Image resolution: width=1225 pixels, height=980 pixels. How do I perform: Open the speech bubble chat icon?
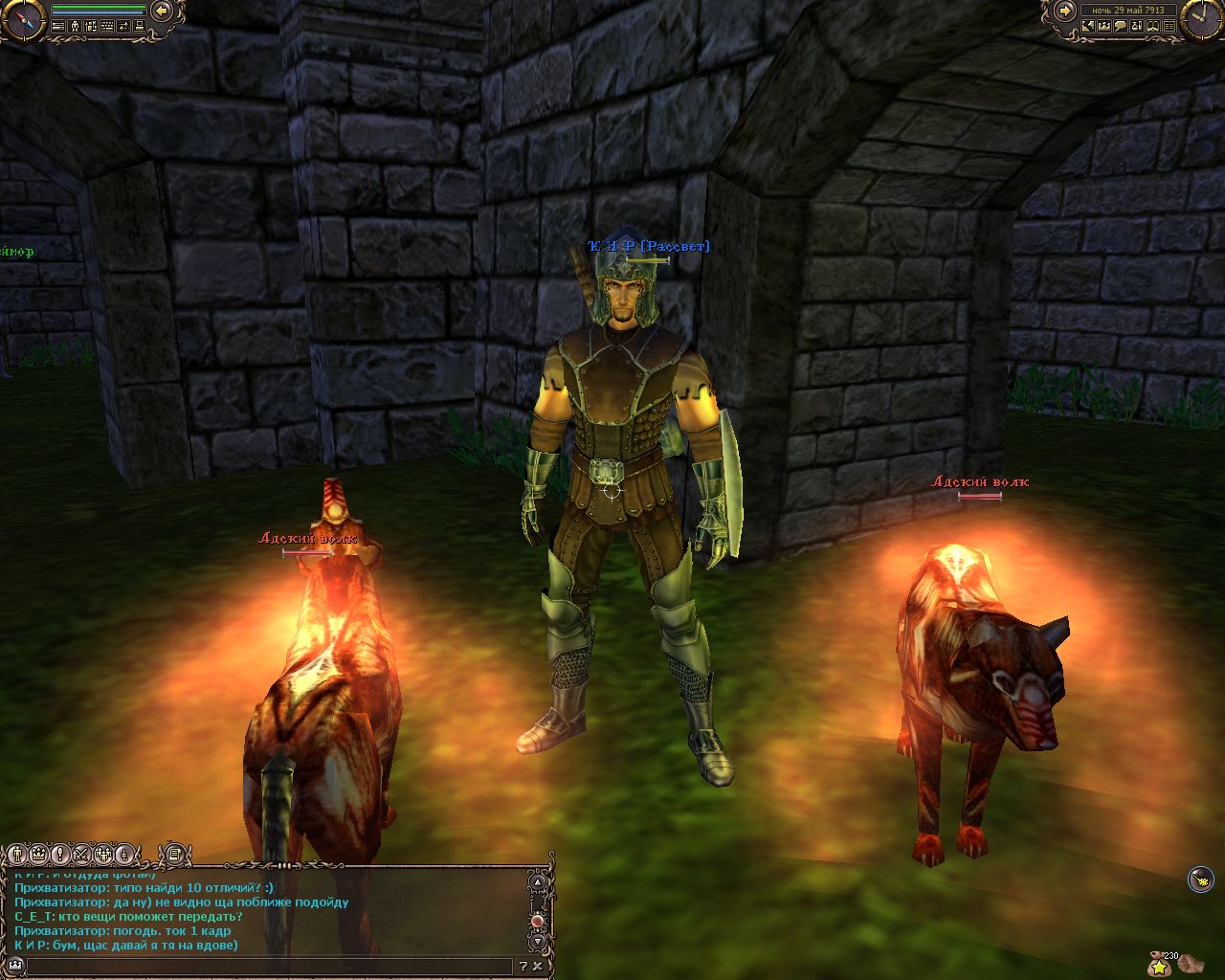coord(1121,27)
